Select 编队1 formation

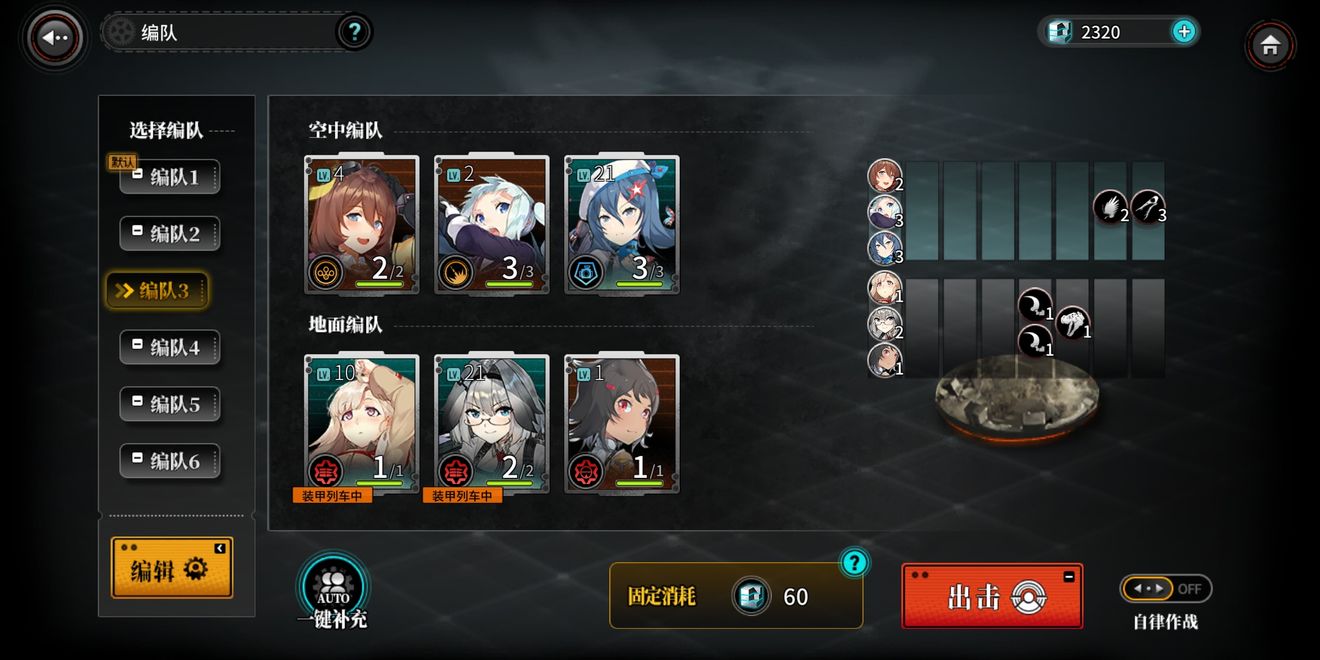click(170, 178)
